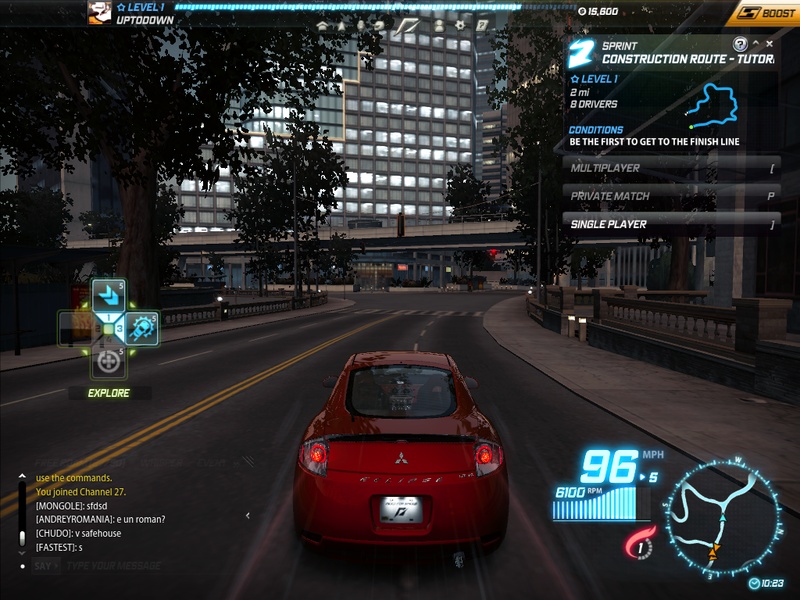Screen dimensions: 800x600
Task: Collapse the event panel with the arrow
Action: (x=756, y=44)
